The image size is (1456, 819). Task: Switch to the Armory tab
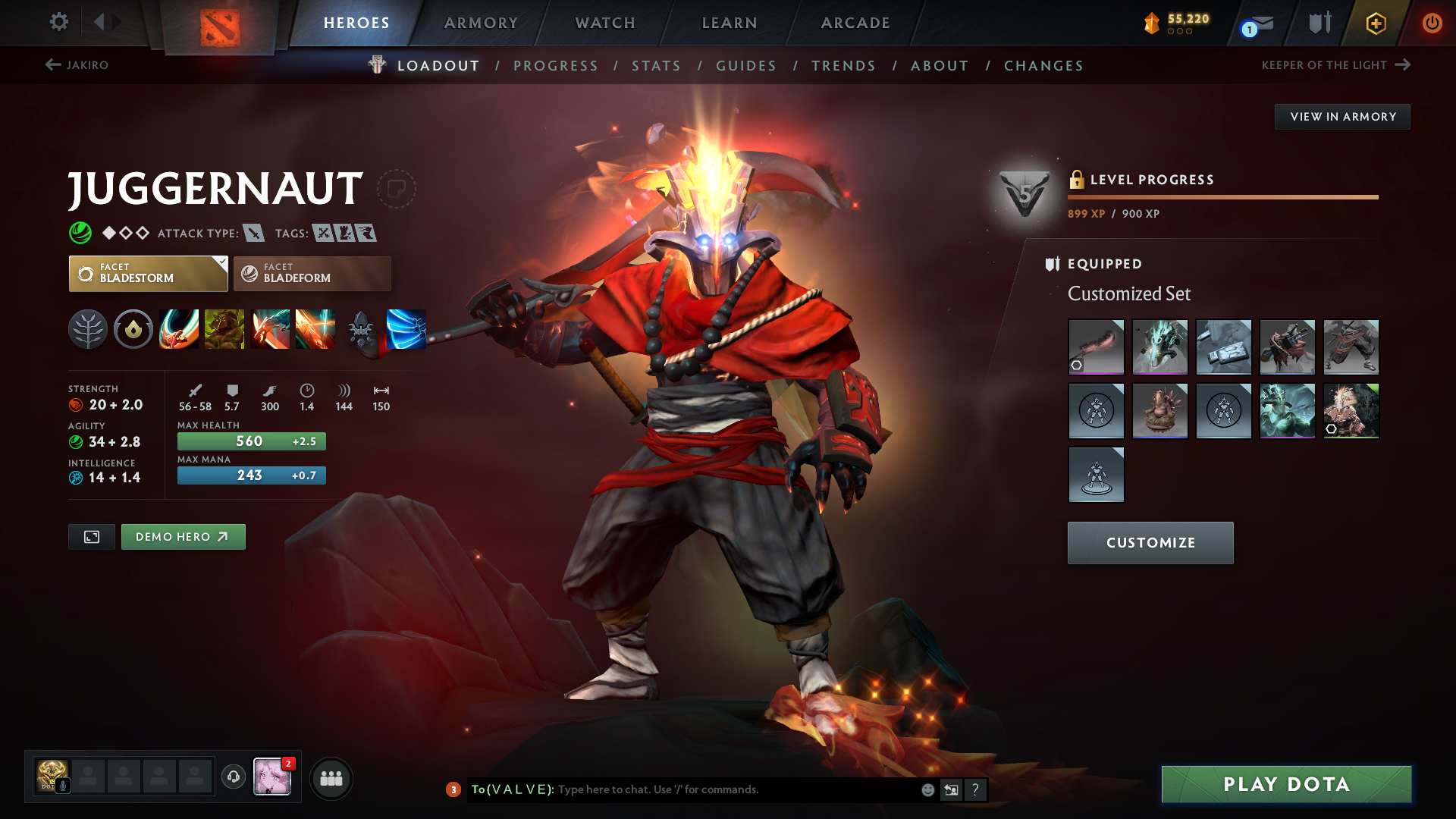(x=481, y=23)
